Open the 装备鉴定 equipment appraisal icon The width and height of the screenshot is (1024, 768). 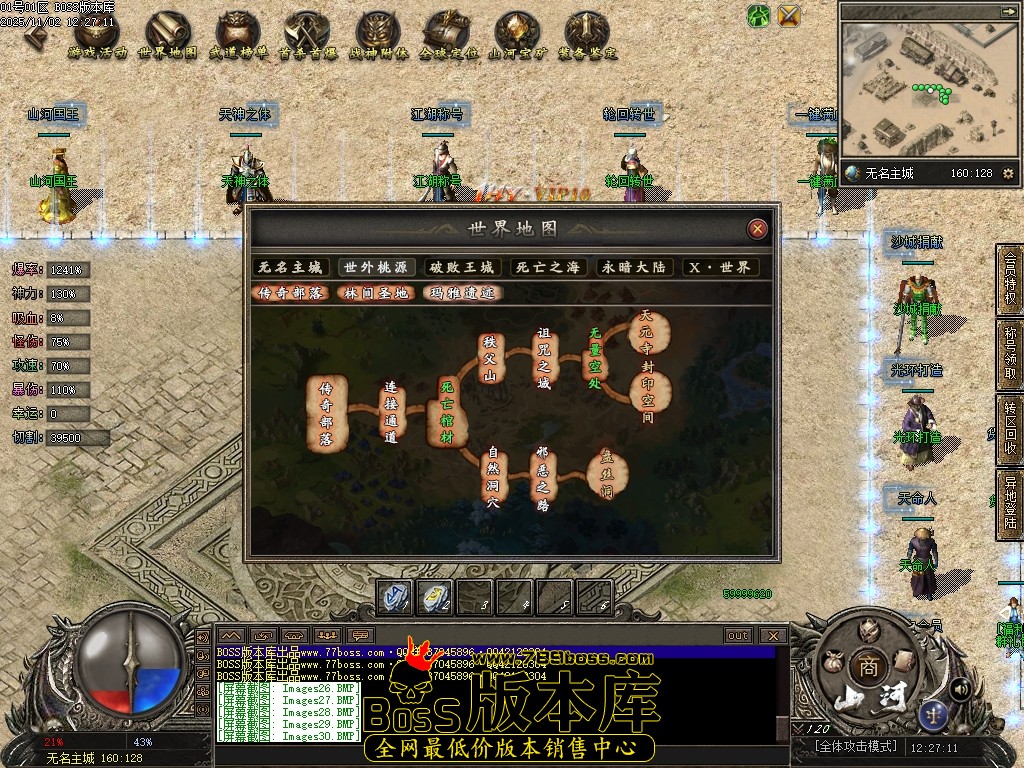pyautogui.click(x=587, y=36)
